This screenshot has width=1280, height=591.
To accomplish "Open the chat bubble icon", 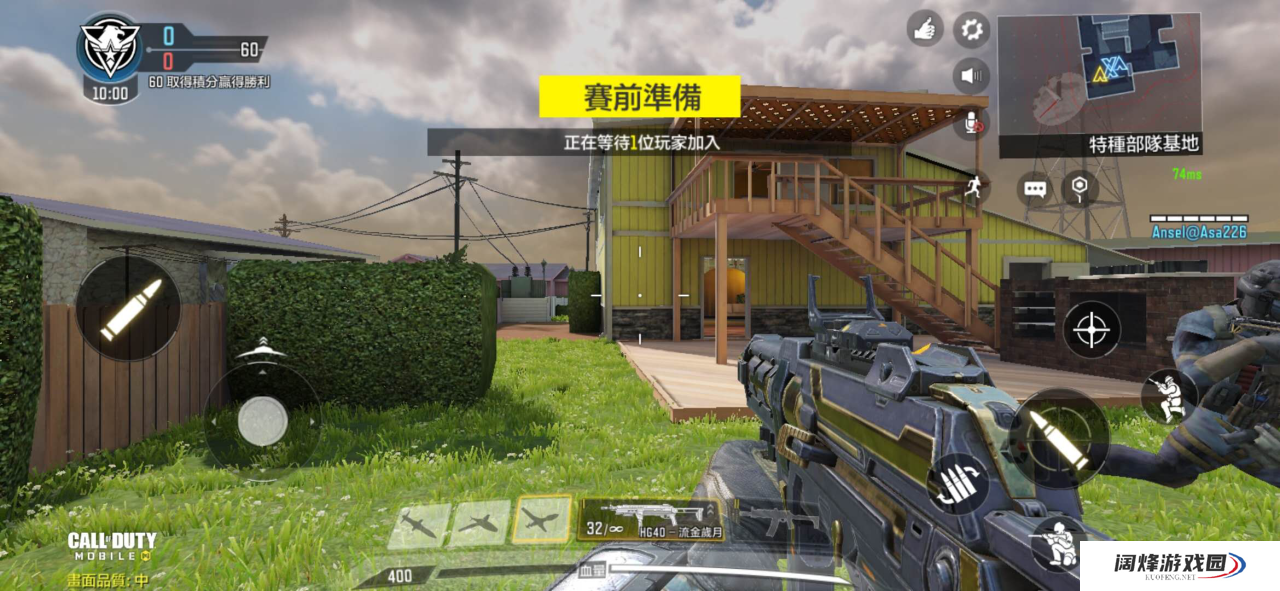I will 1036,188.
